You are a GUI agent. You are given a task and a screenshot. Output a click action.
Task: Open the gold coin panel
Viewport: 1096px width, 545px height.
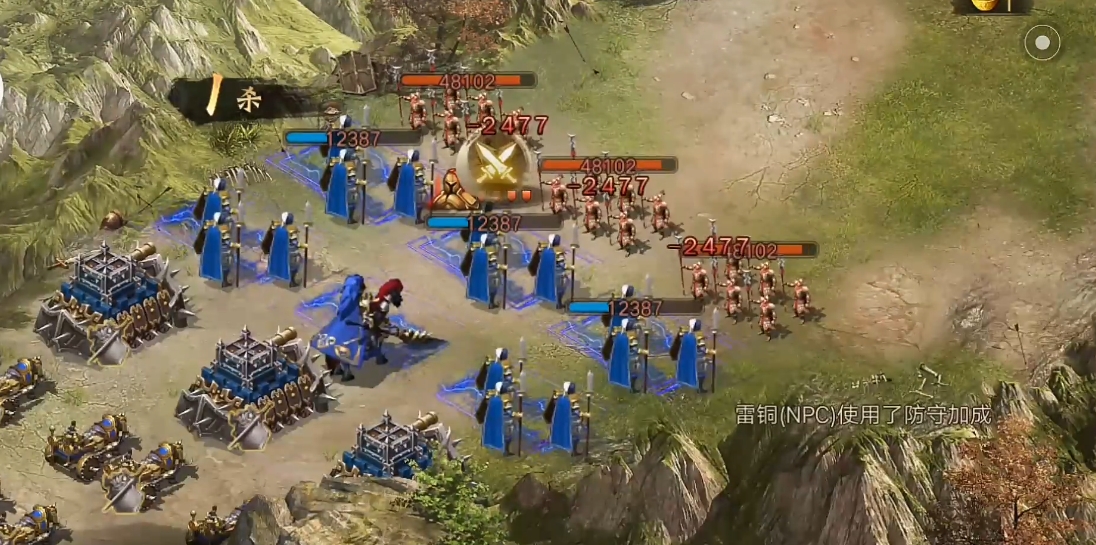point(992,5)
